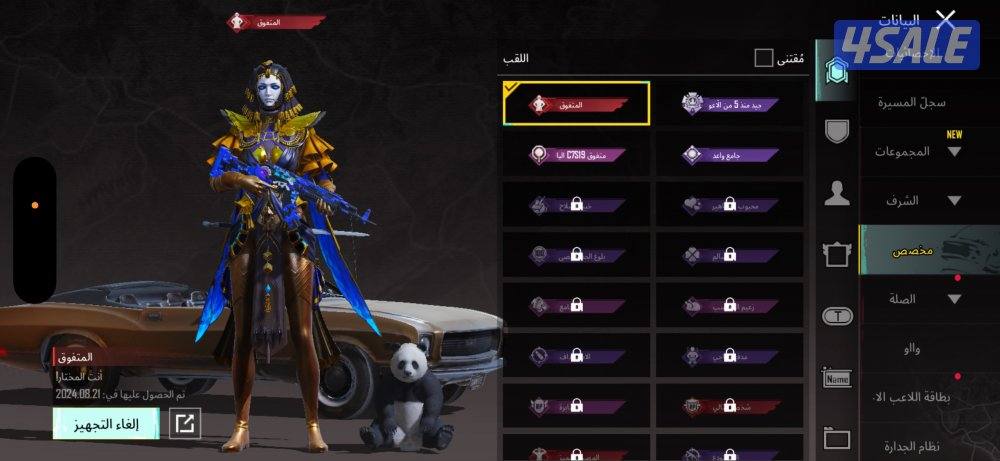Select the متفوق C7S19 آسيا title

577,155
